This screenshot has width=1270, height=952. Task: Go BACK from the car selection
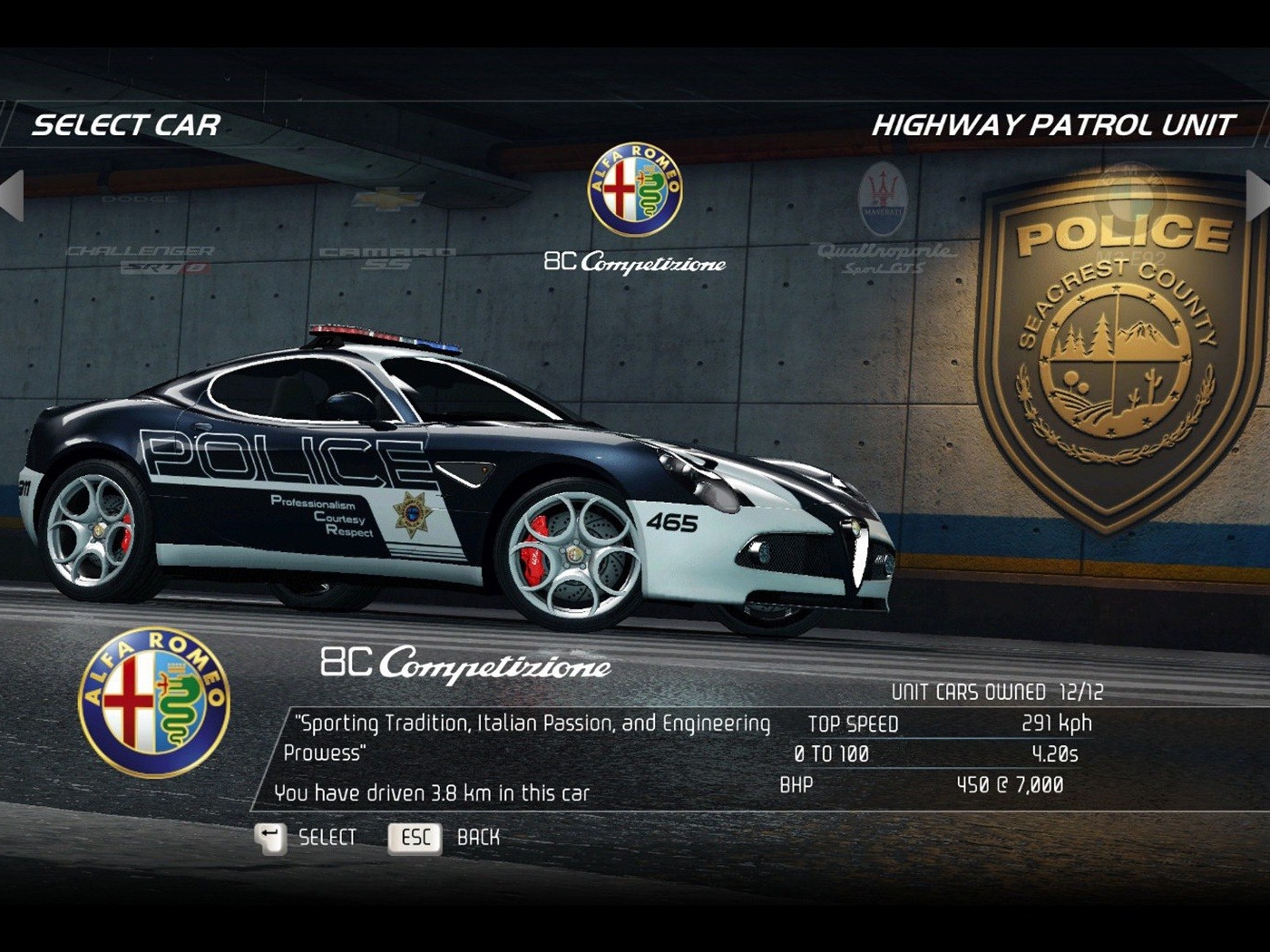(x=444, y=838)
